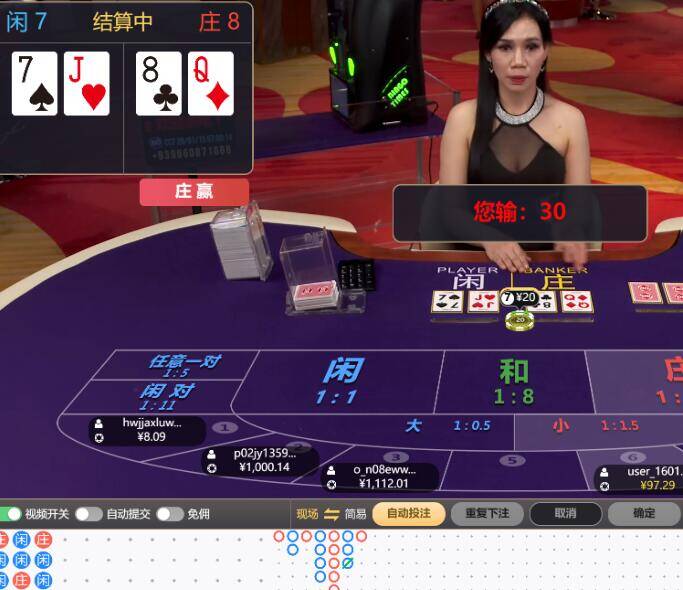
Task: Toggle the 免佣 no-commission switch
Action: [169, 514]
